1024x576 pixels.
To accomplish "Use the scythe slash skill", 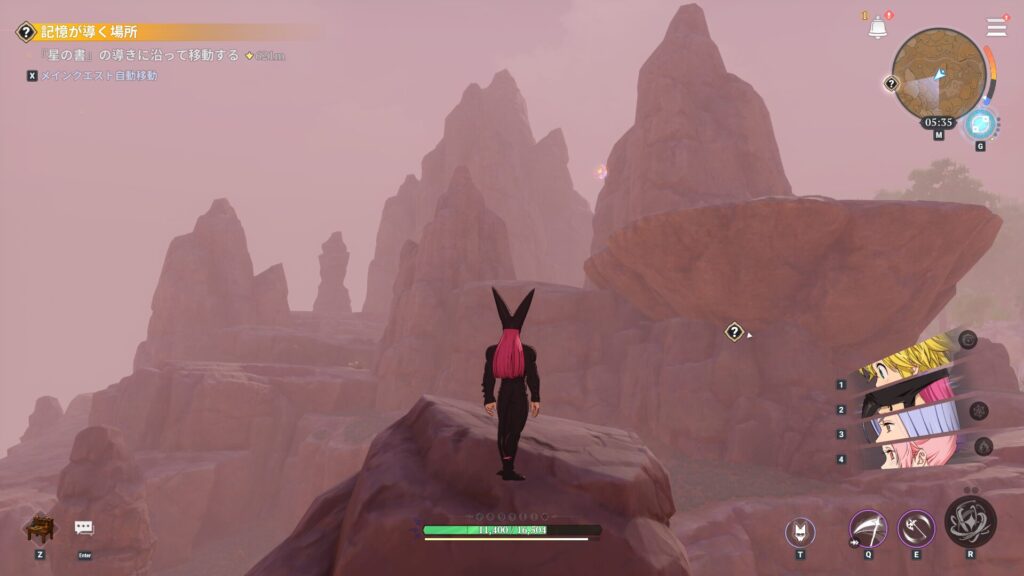I will [x=867, y=528].
